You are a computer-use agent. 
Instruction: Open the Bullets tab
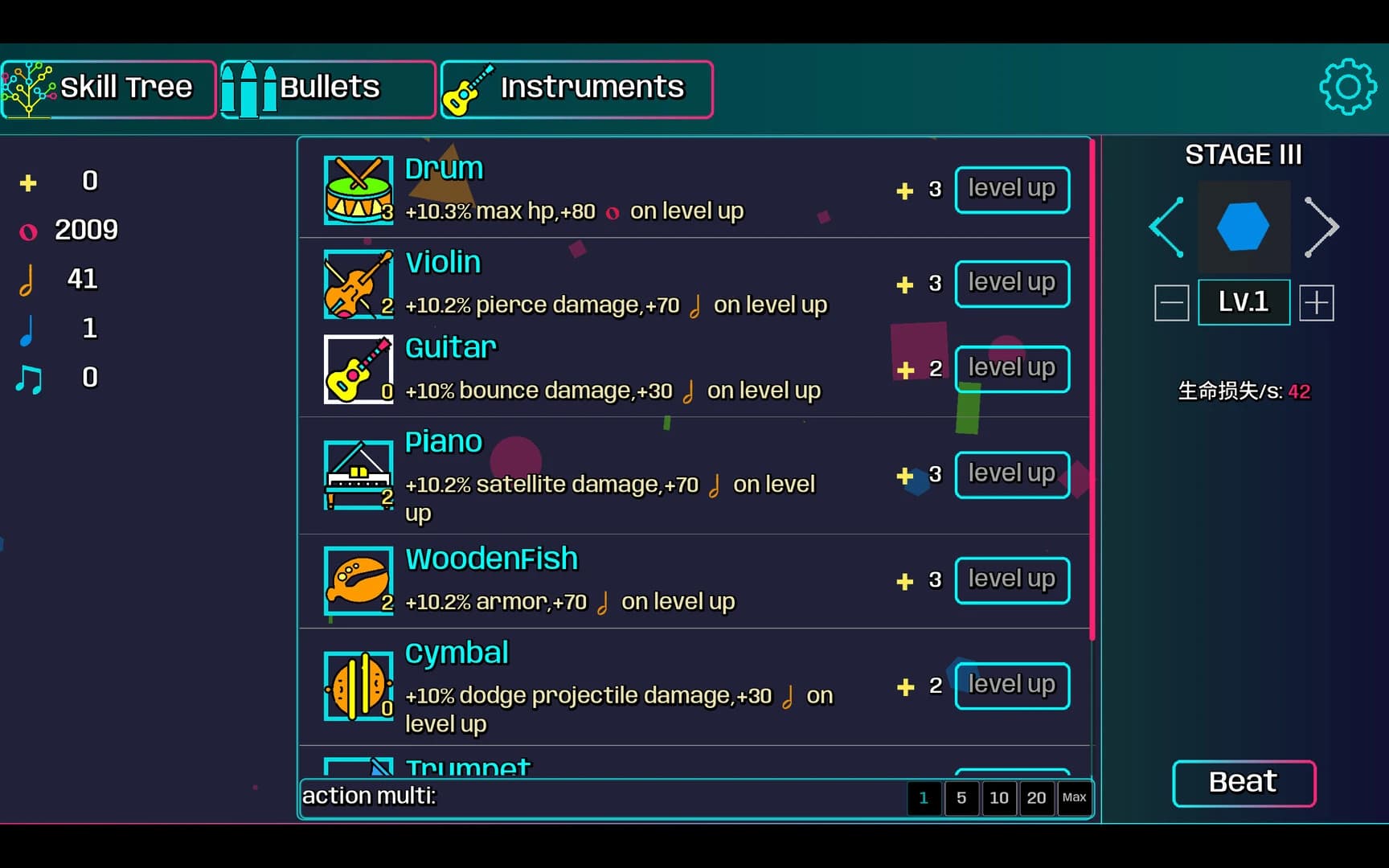(x=328, y=88)
